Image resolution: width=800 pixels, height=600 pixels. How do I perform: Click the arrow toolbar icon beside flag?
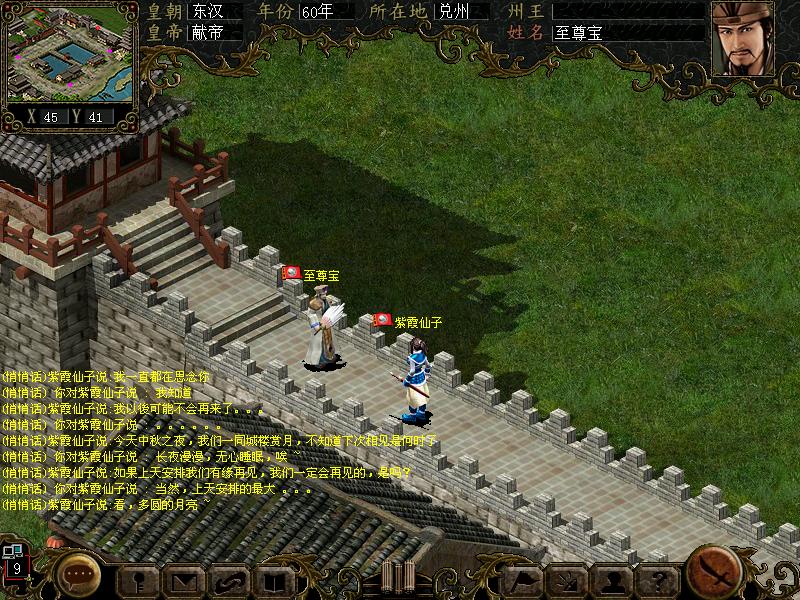pyautogui.click(x=567, y=578)
